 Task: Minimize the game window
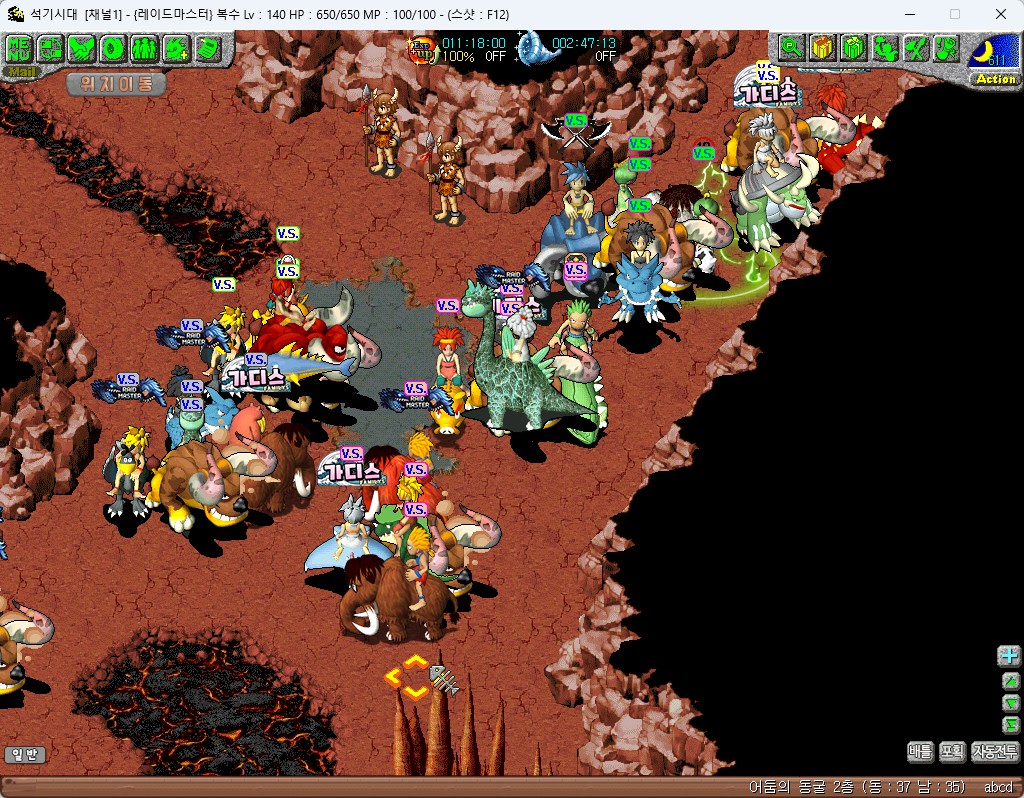tap(909, 14)
